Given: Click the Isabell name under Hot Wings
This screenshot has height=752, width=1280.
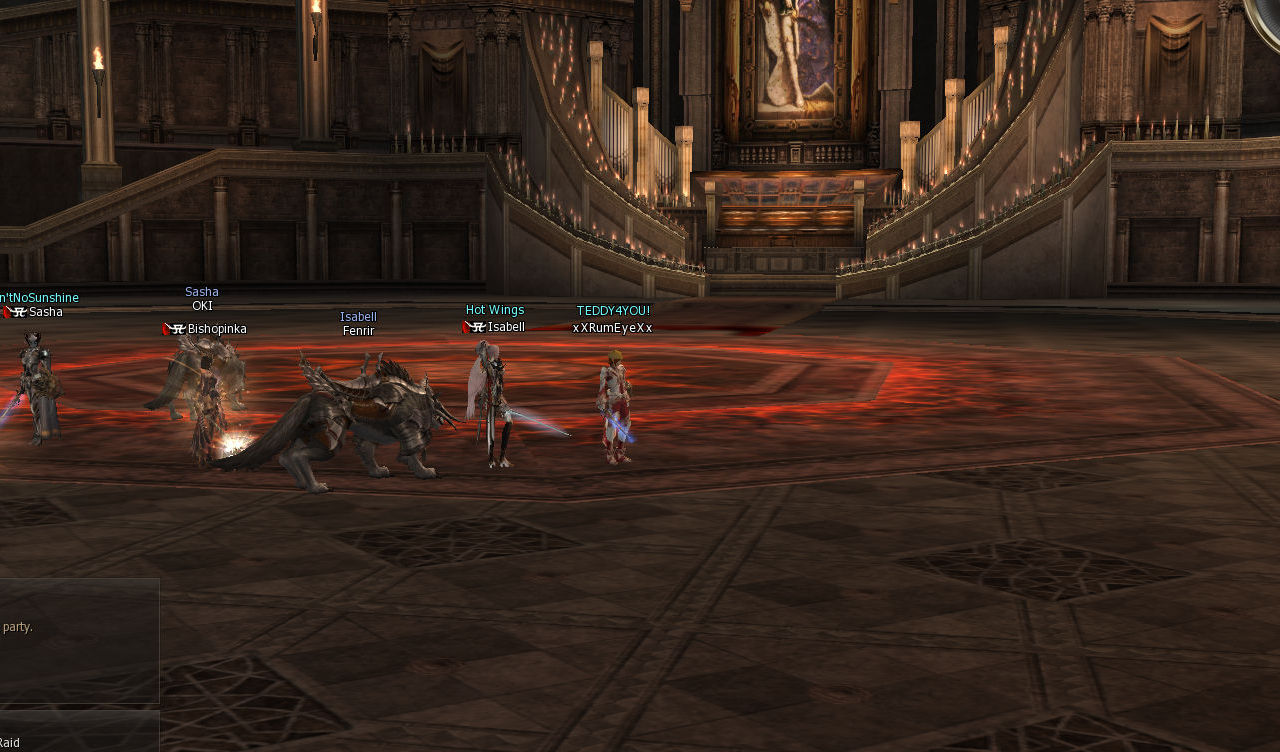Looking at the screenshot, I should (504, 326).
